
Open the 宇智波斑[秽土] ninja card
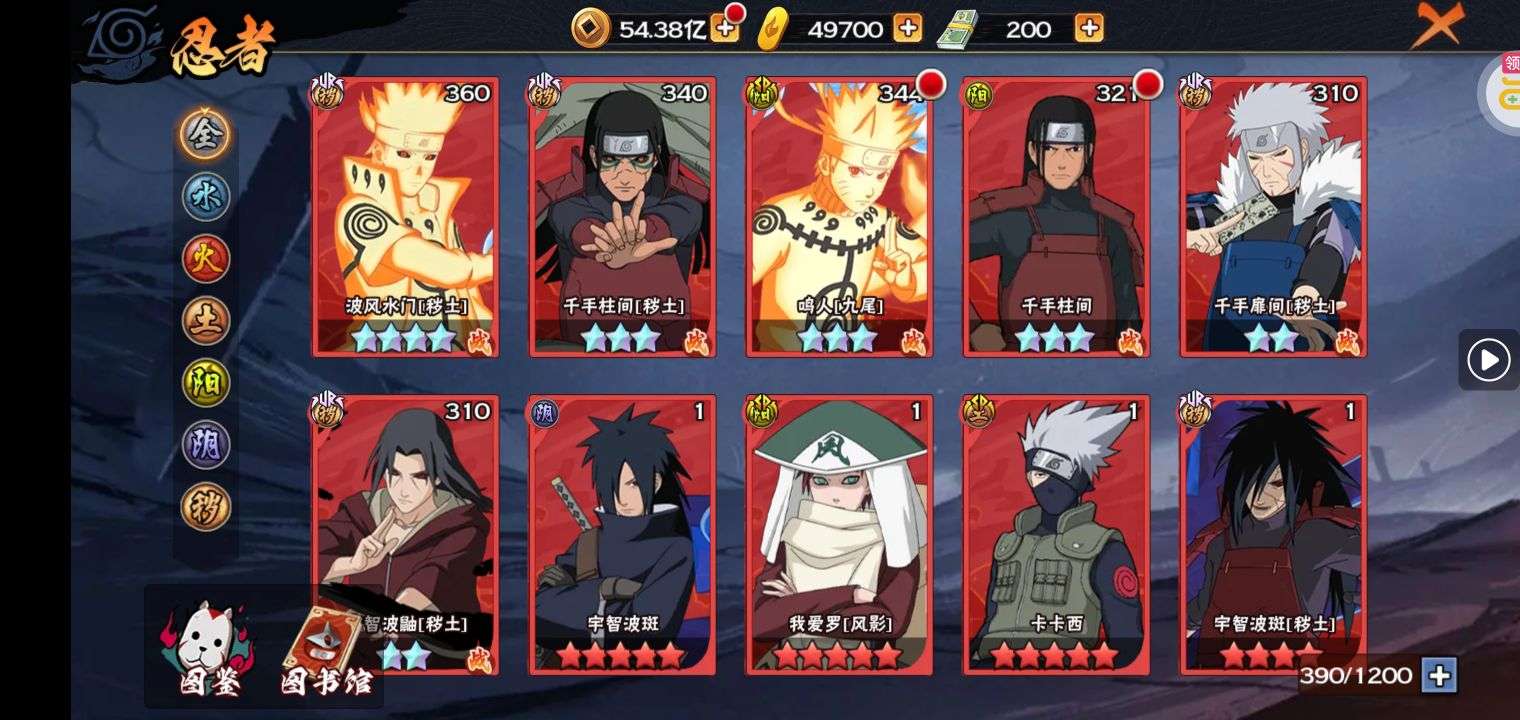(x=1273, y=534)
